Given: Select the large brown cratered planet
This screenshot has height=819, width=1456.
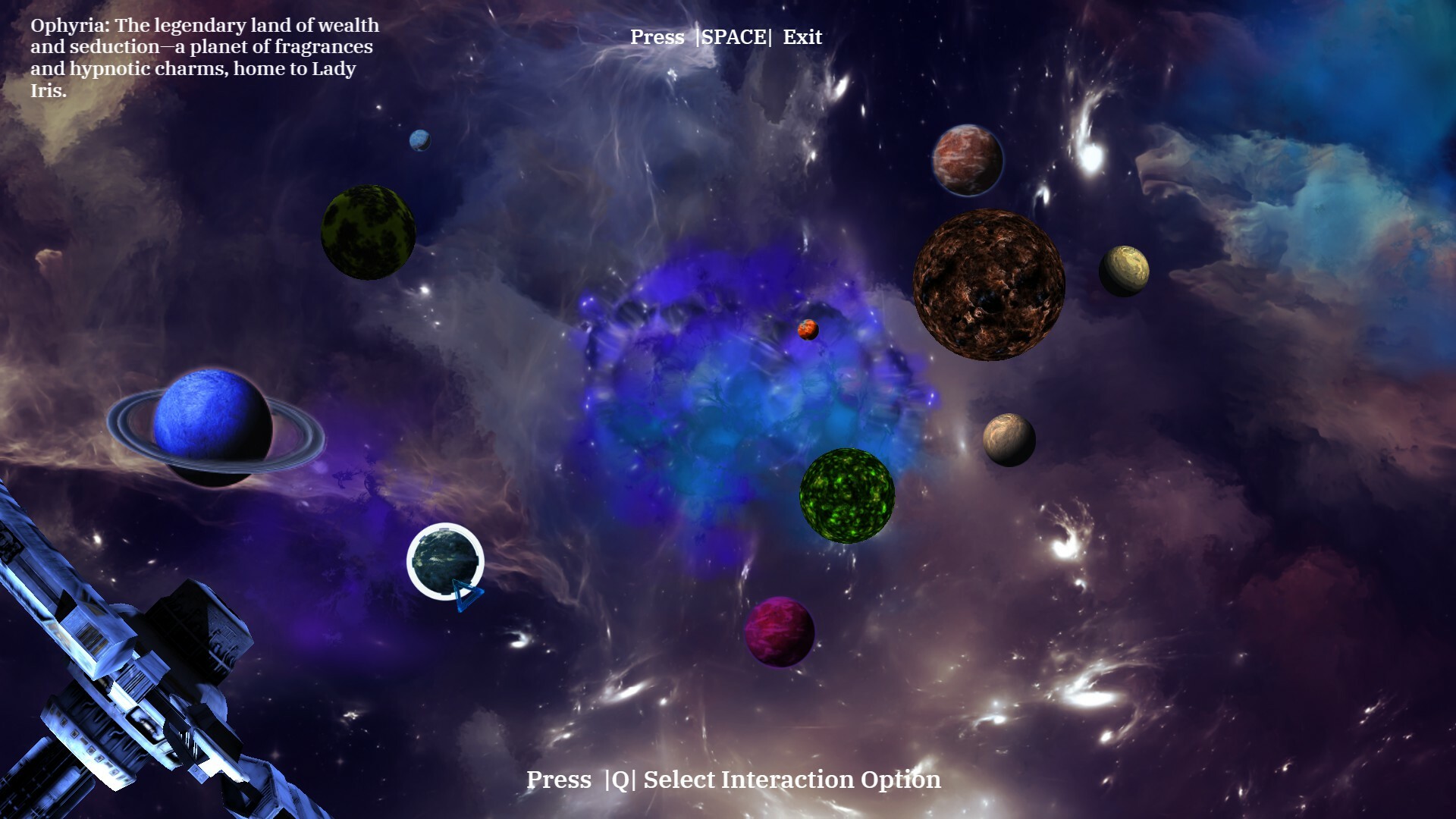Looking at the screenshot, I should pyautogui.click(x=988, y=284).
